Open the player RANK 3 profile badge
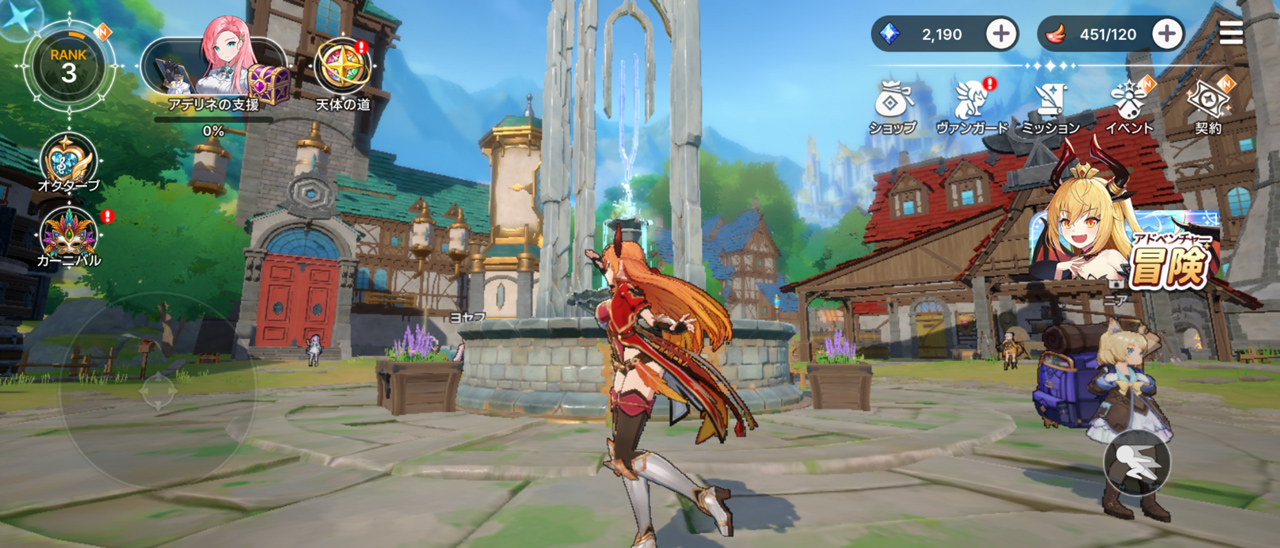 pos(68,65)
